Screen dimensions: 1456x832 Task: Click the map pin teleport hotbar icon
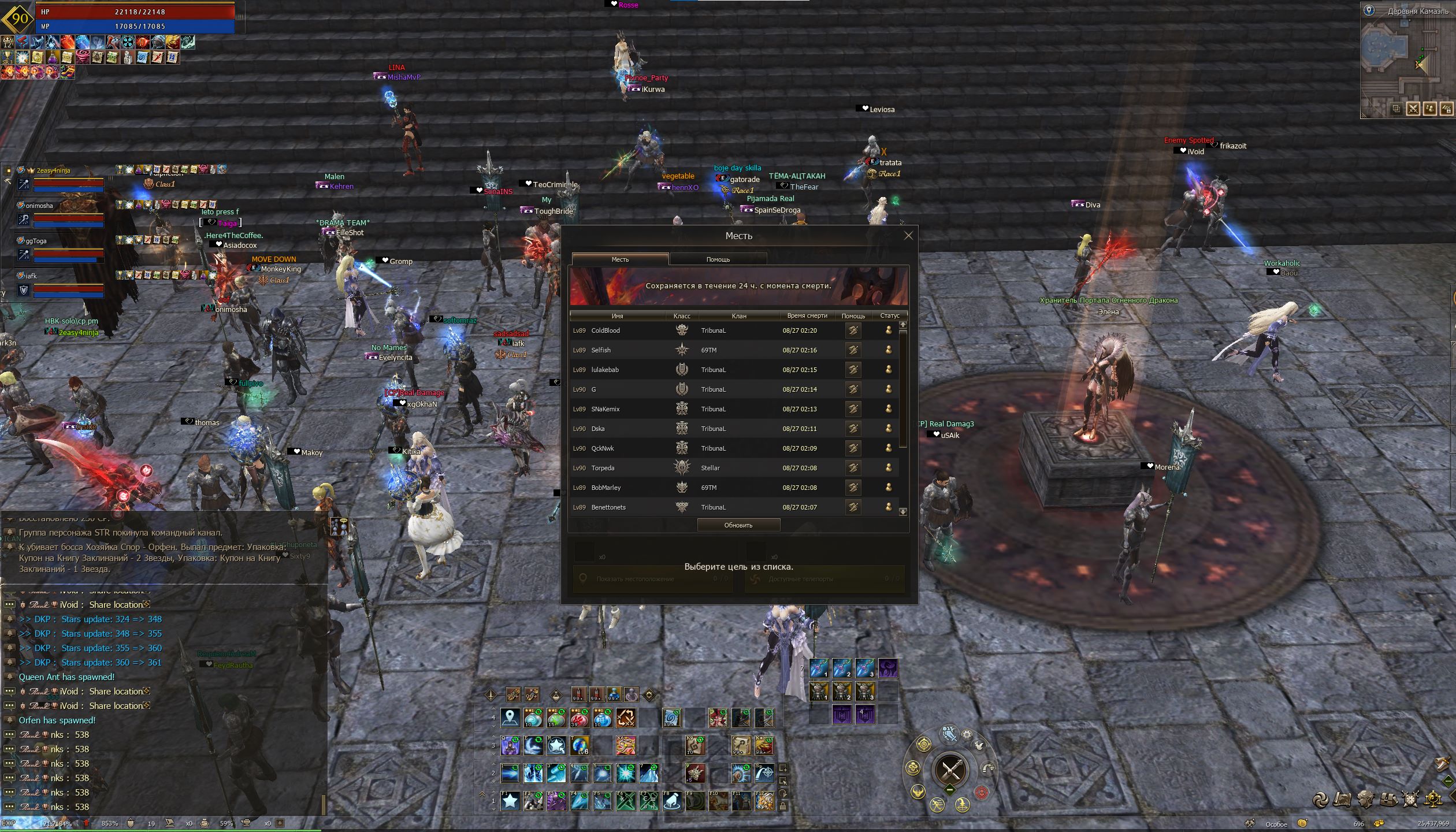510,718
